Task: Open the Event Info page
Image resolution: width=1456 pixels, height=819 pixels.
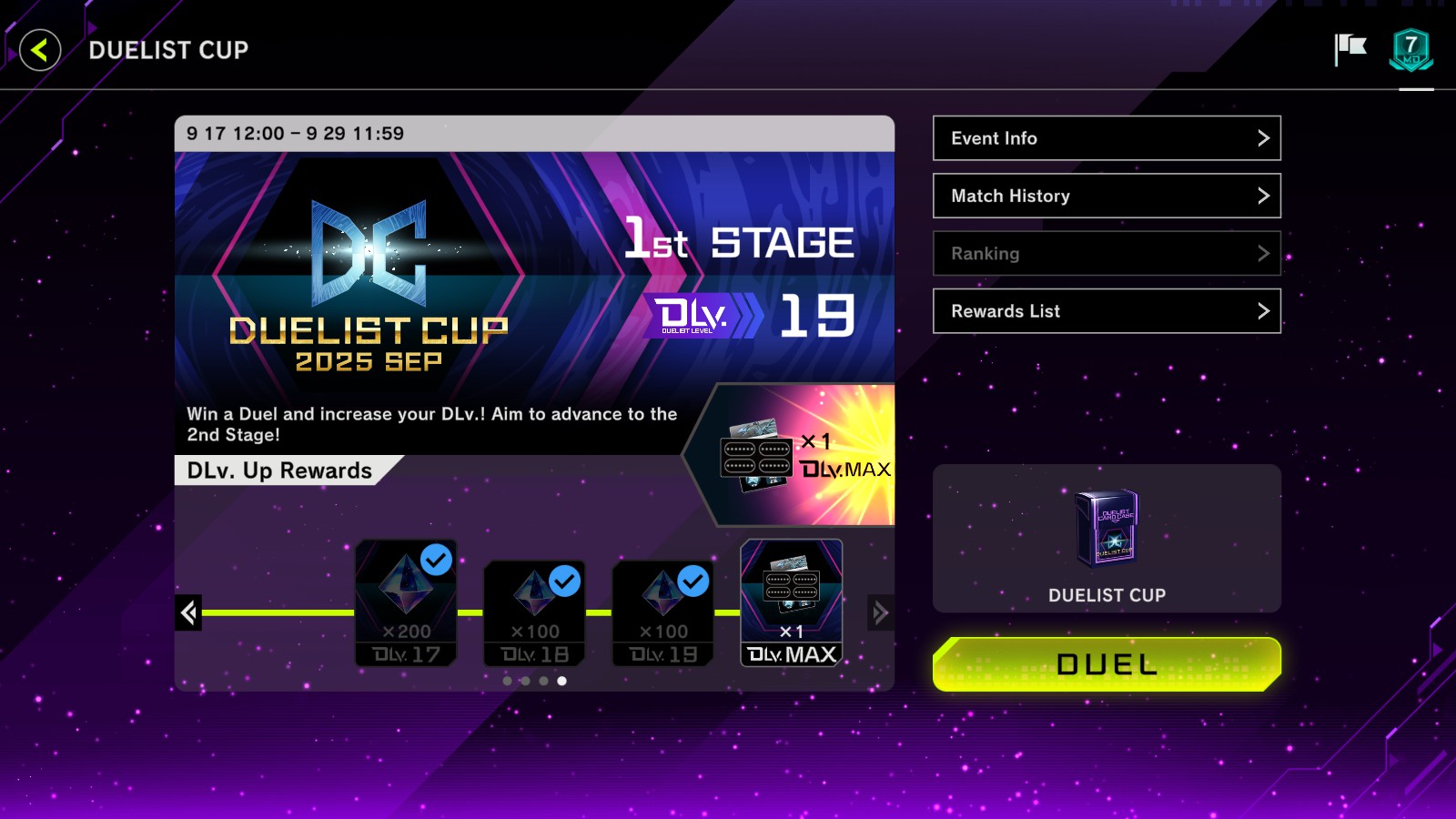Action: click(1107, 138)
